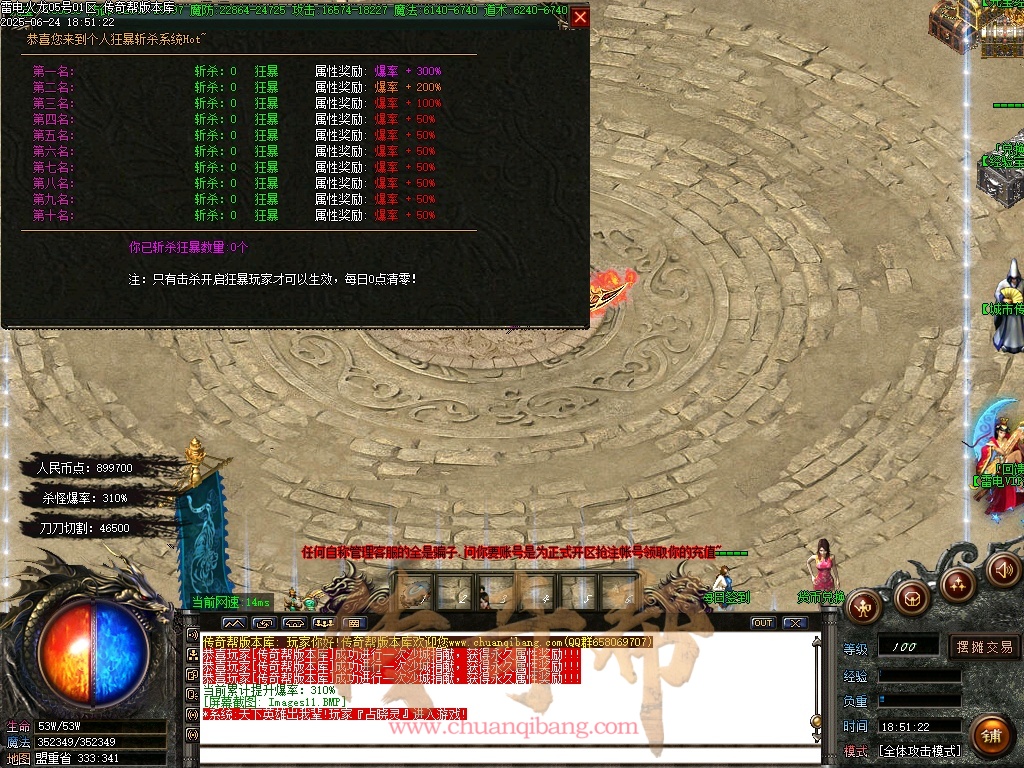Close the berserk slaying system window
This screenshot has width=1024, height=768.
pos(580,17)
